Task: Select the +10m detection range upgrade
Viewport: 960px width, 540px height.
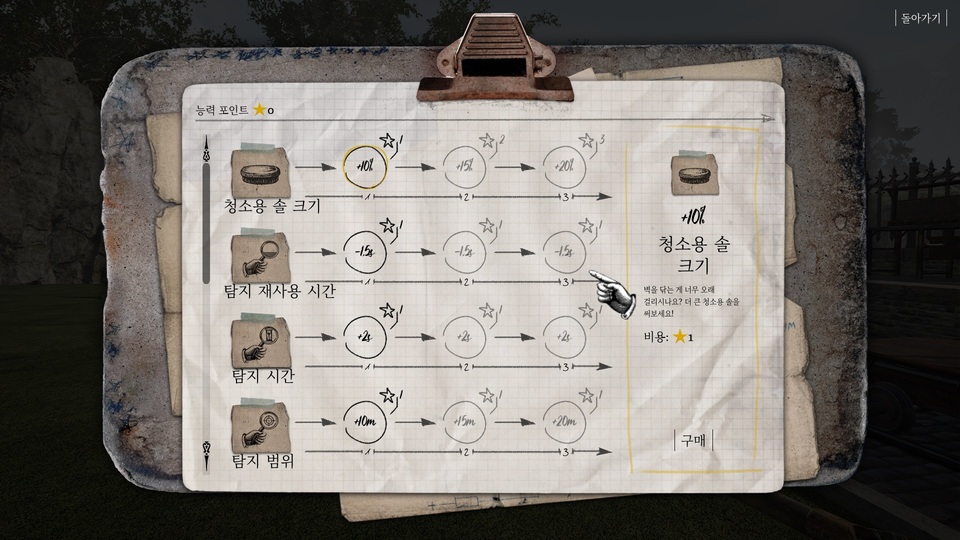Action: tap(362, 421)
